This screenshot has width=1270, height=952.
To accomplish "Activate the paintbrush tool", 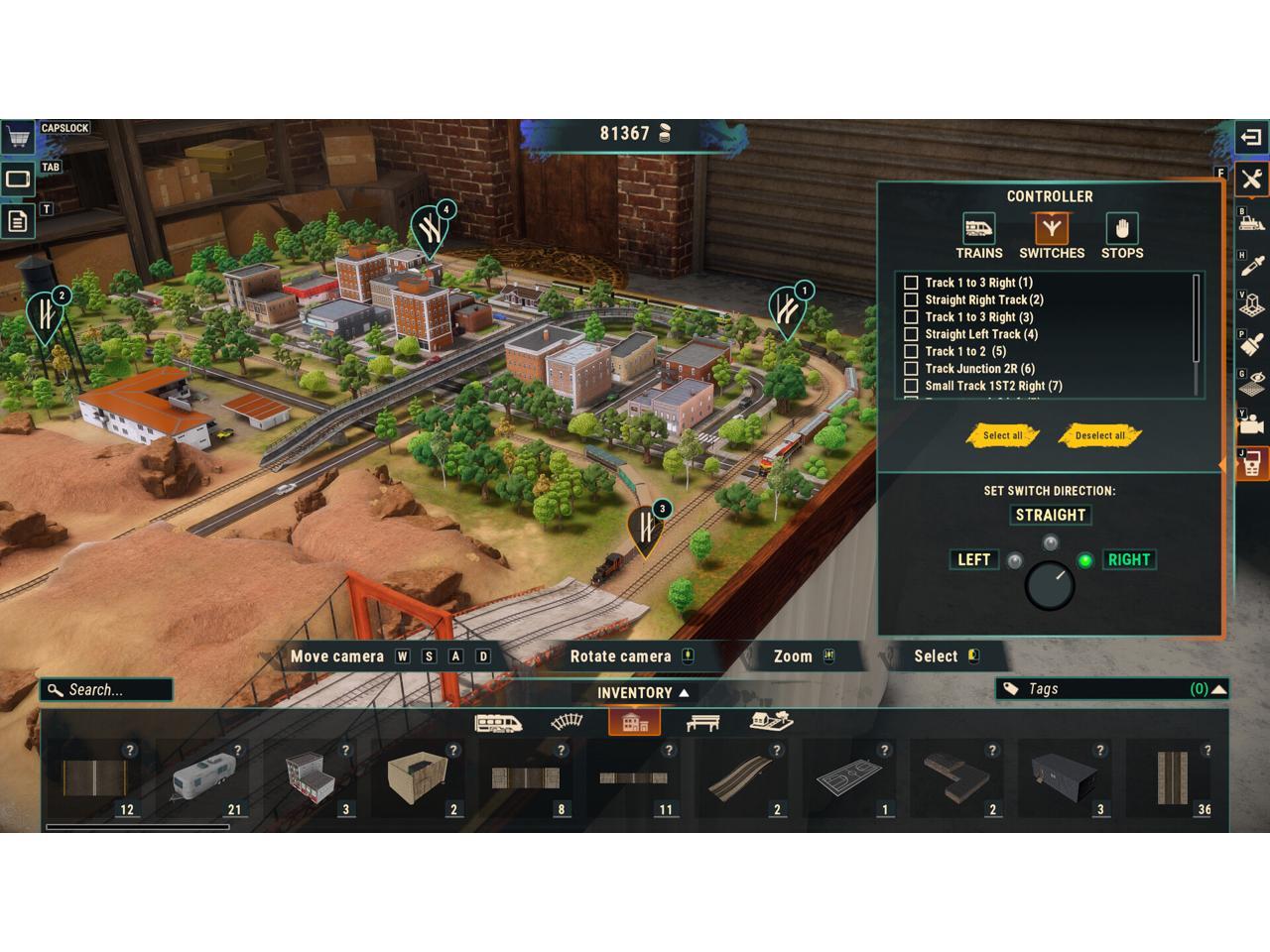I will (1252, 343).
